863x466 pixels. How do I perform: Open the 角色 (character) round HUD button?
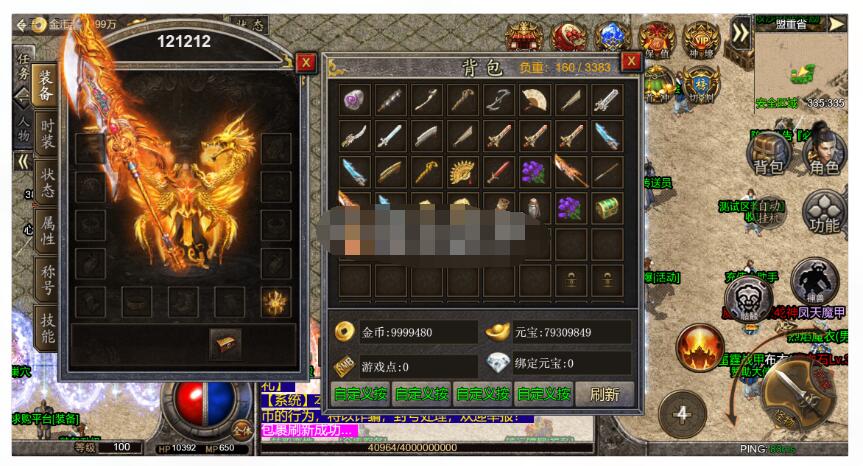pyautogui.click(x=823, y=155)
